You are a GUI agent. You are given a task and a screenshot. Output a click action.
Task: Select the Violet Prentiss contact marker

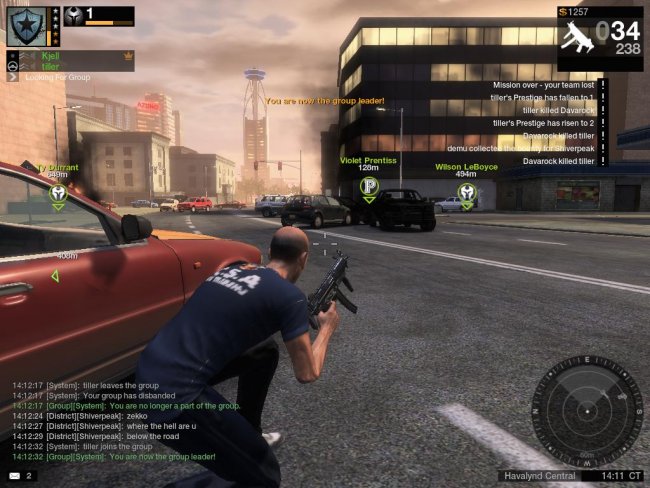[368, 186]
